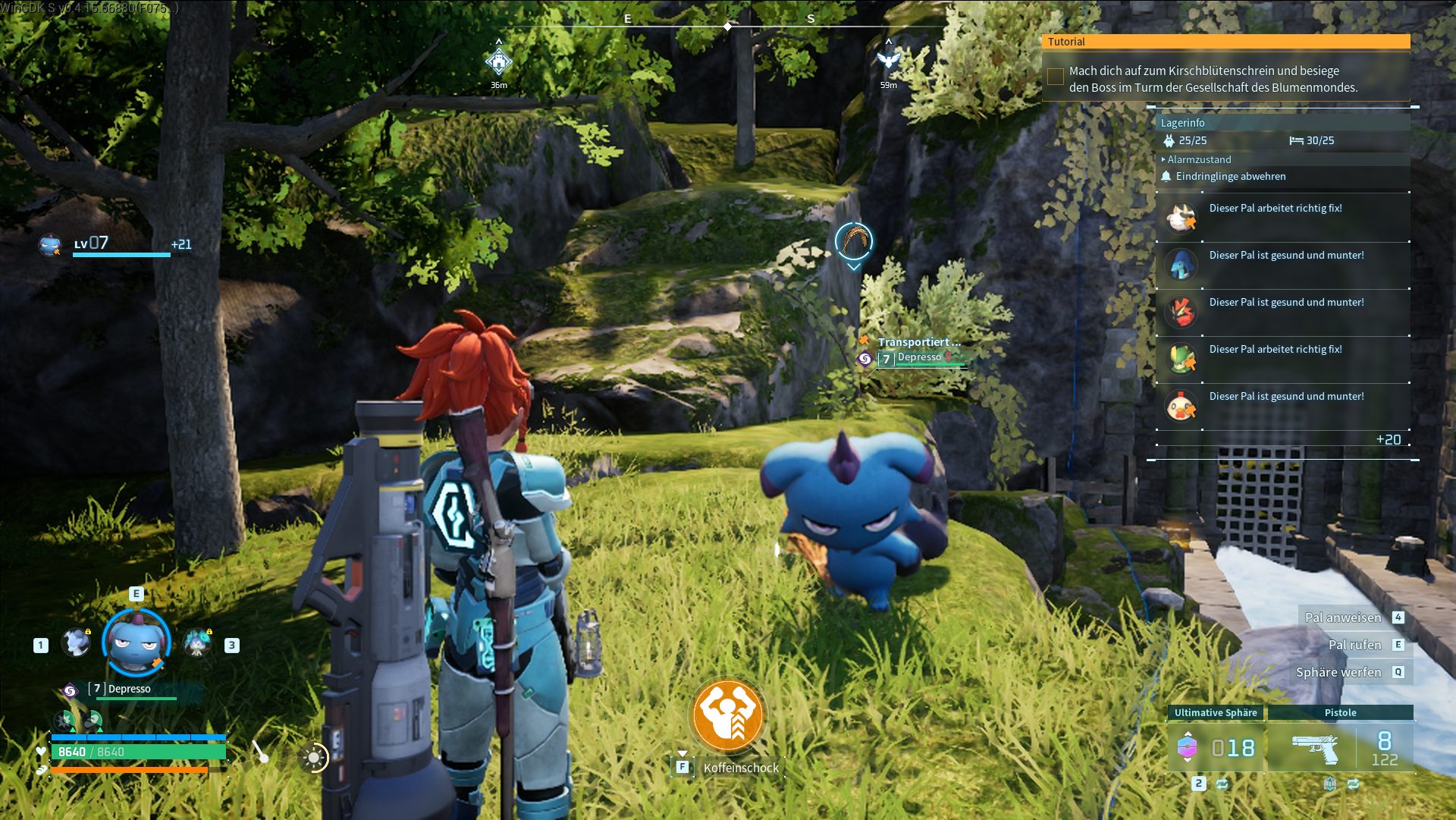Activate the Koffeinschock partner skill icon
Viewport: 1456px width, 820px height.
[x=728, y=715]
